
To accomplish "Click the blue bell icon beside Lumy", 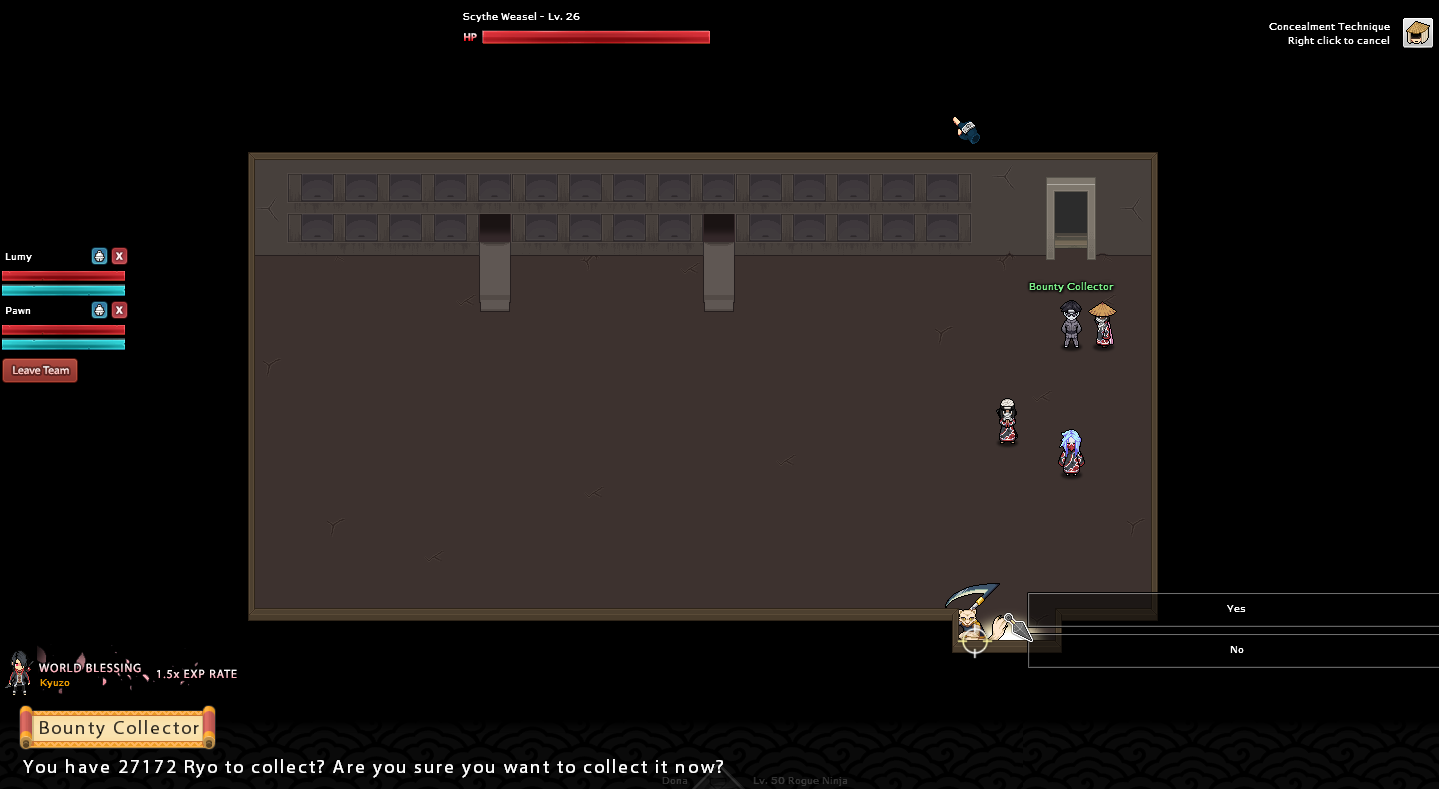I will pyautogui.click(x=99, y=256).
